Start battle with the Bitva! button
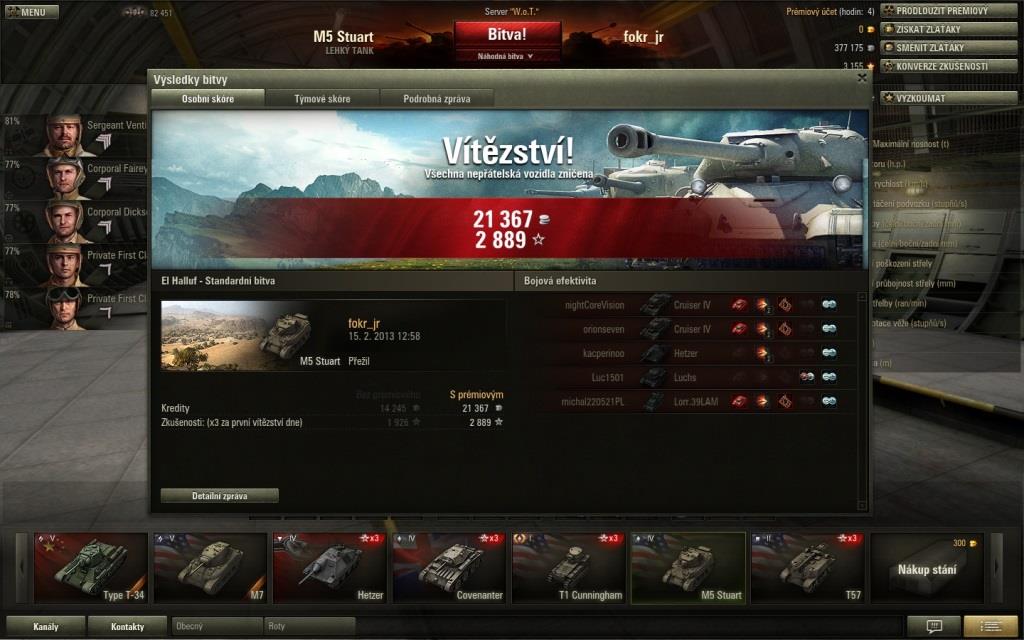Screen dimensions: 1024x640 point(507,34)
